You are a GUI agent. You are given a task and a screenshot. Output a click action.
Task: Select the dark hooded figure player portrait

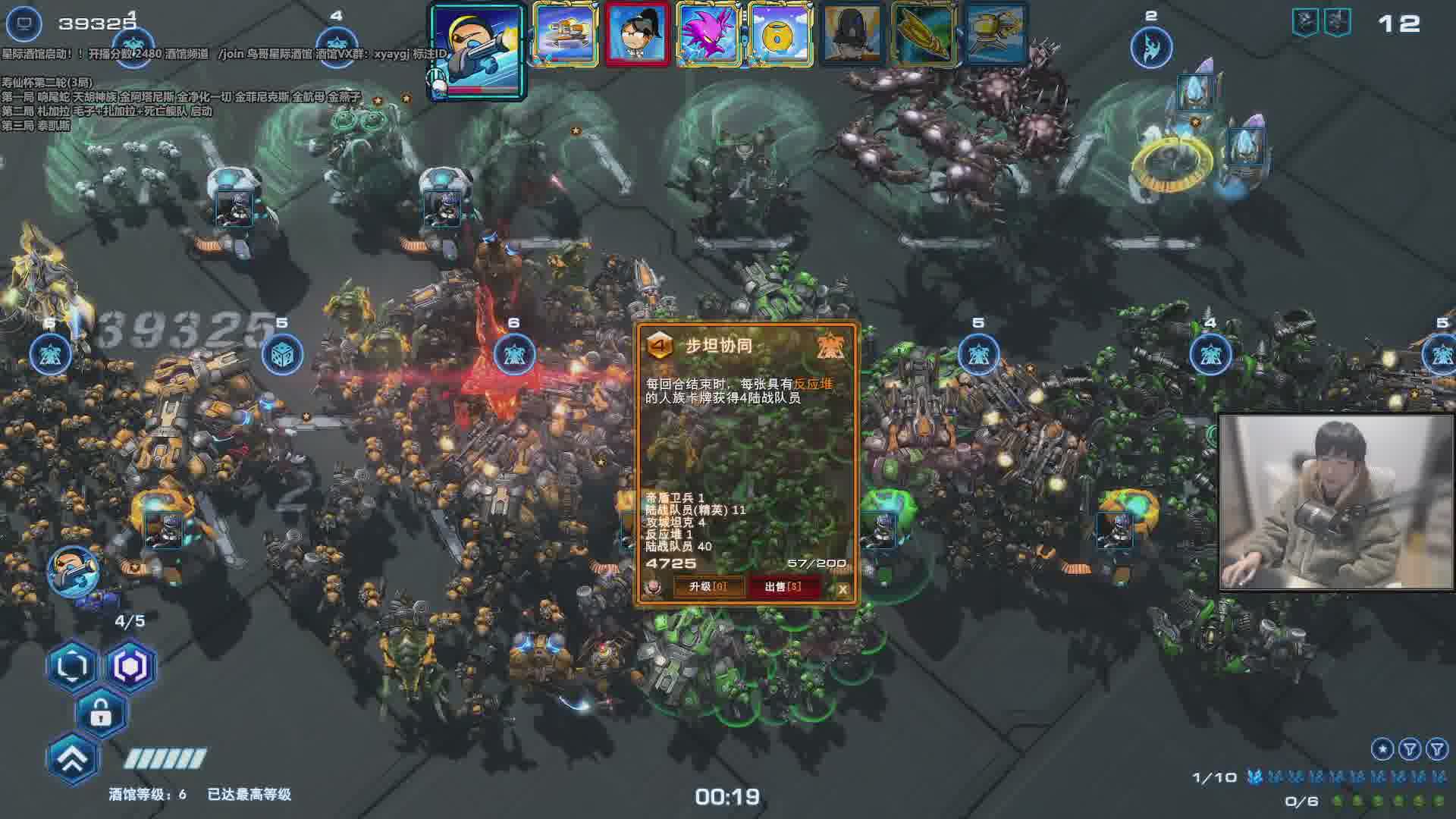pyautogui.click(x=852, y=34)
